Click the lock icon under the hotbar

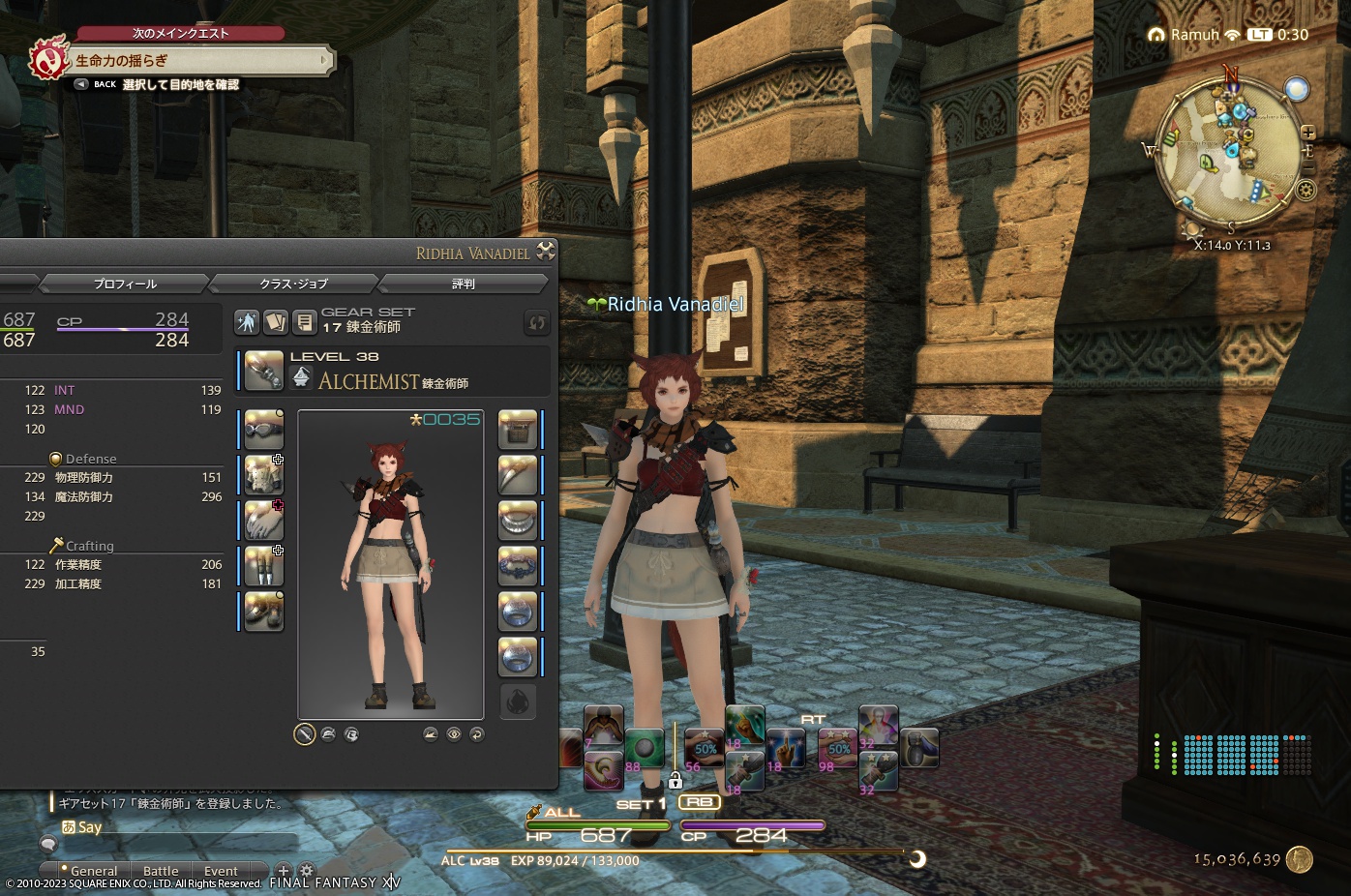[x=675, y=779]
